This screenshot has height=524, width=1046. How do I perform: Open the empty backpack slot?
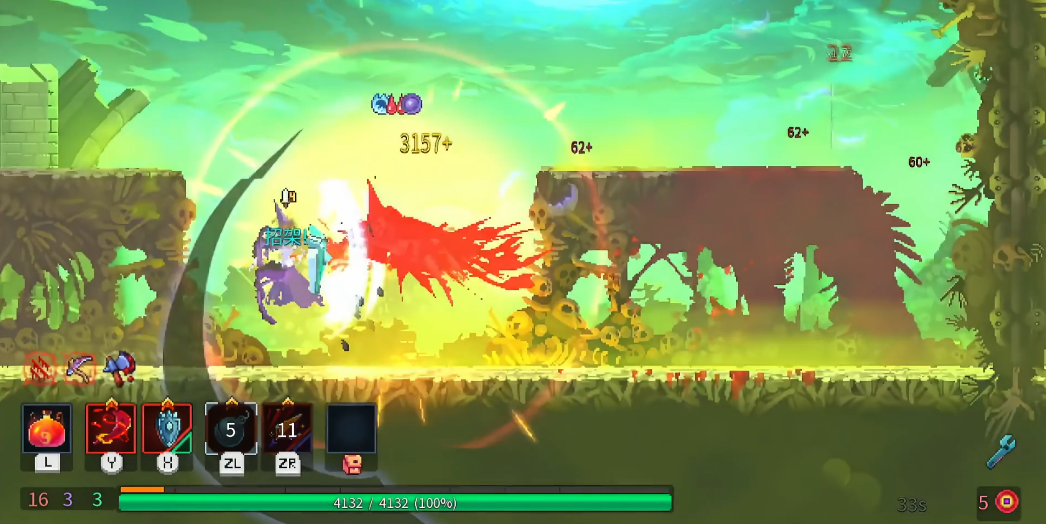pyautogui.click(x=351, y=429)
